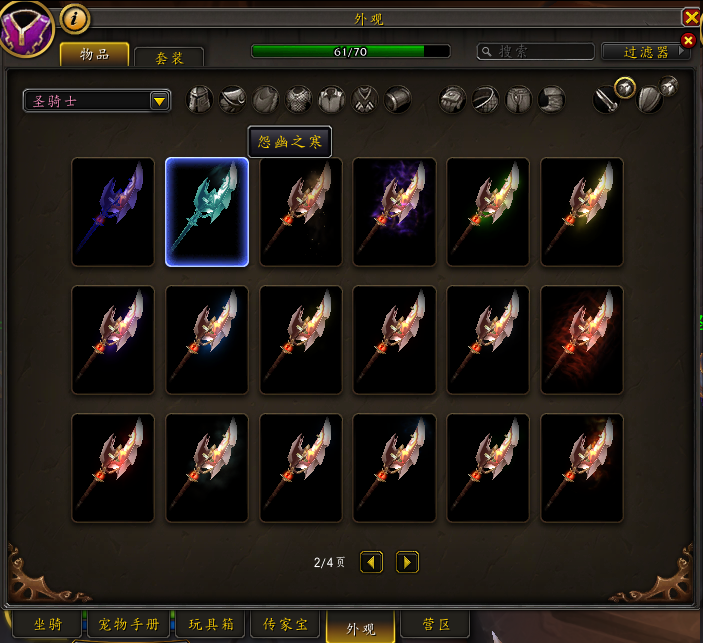The height and width of the screenshot is (643, 703).
Task: Switch to the 传家宝 heirlooms tab
Action: [286, 625]
